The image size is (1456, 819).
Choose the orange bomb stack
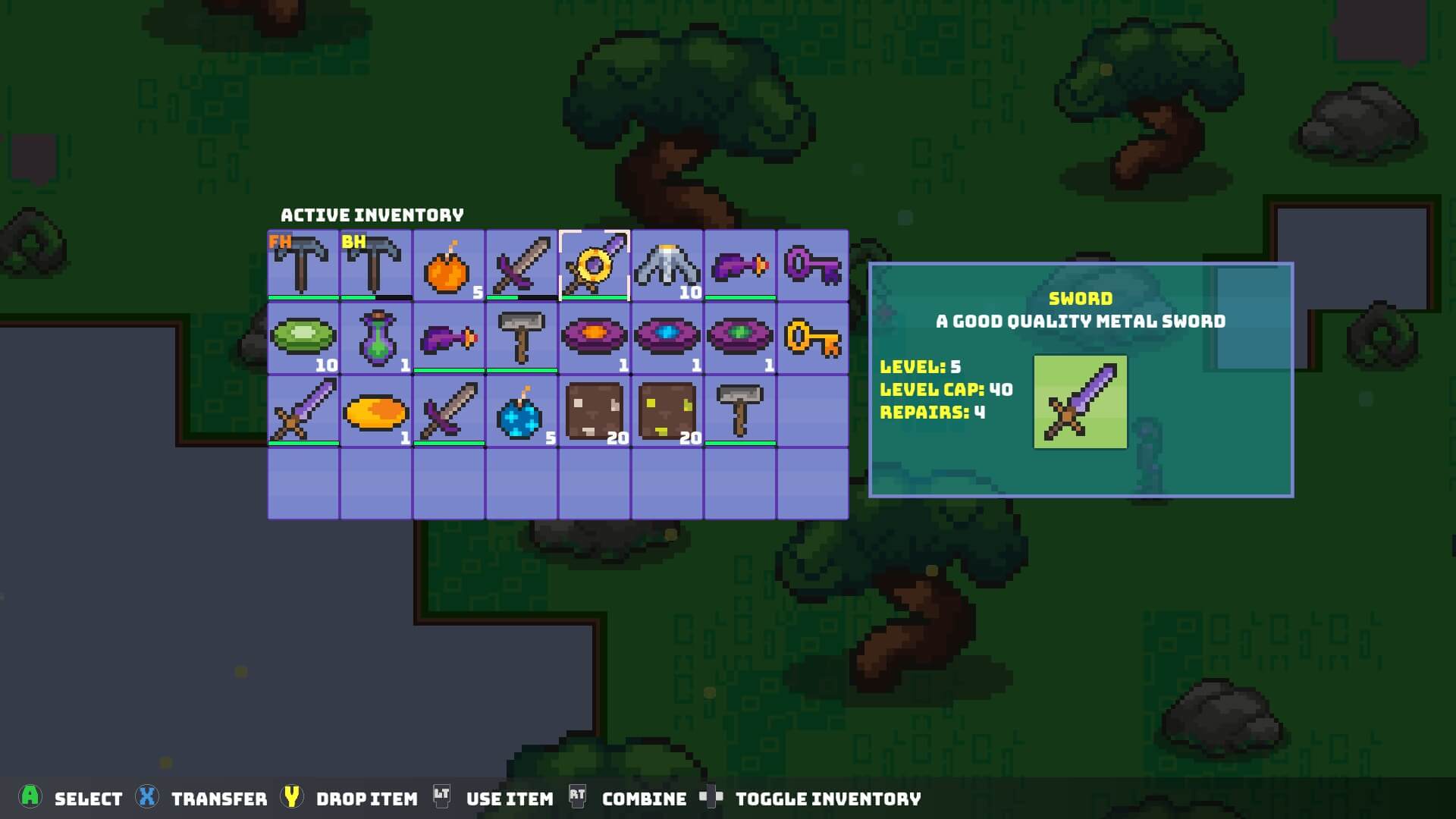pos(448,265)
